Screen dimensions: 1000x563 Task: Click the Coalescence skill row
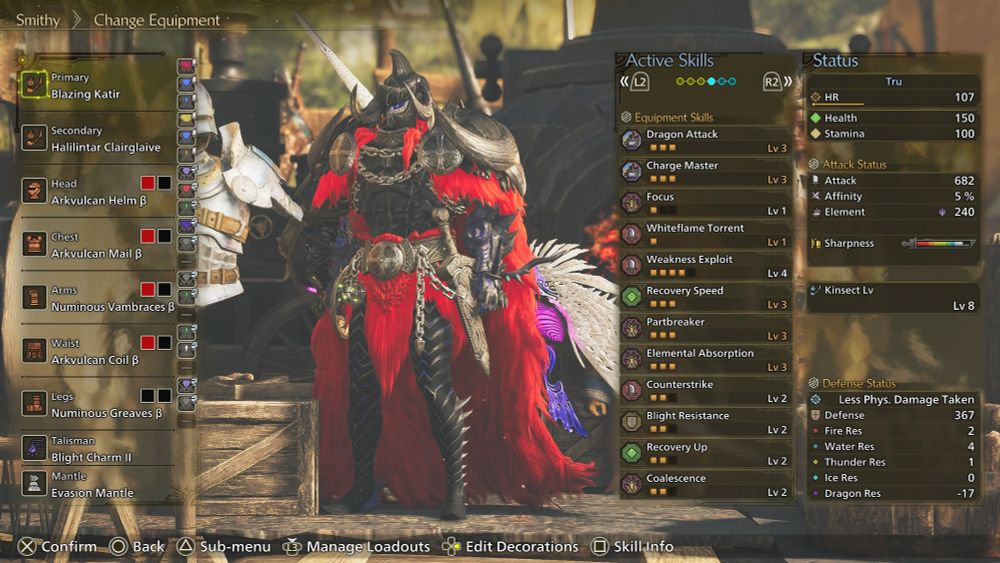(x=705, y=484)
